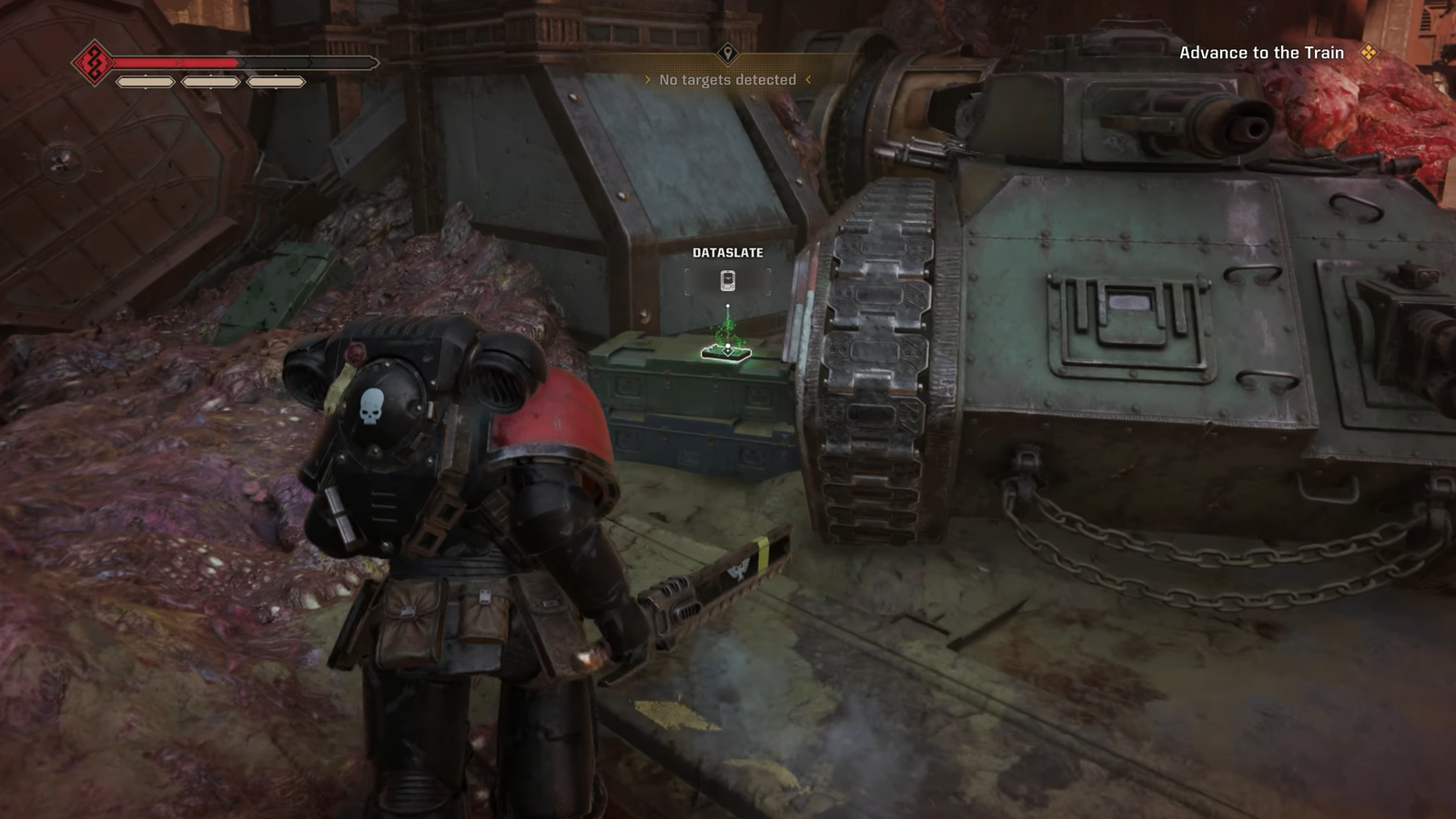Click the Dataslate pickup marker icon
Viewport: 1456px width, 819px height.
pos(727,281)
